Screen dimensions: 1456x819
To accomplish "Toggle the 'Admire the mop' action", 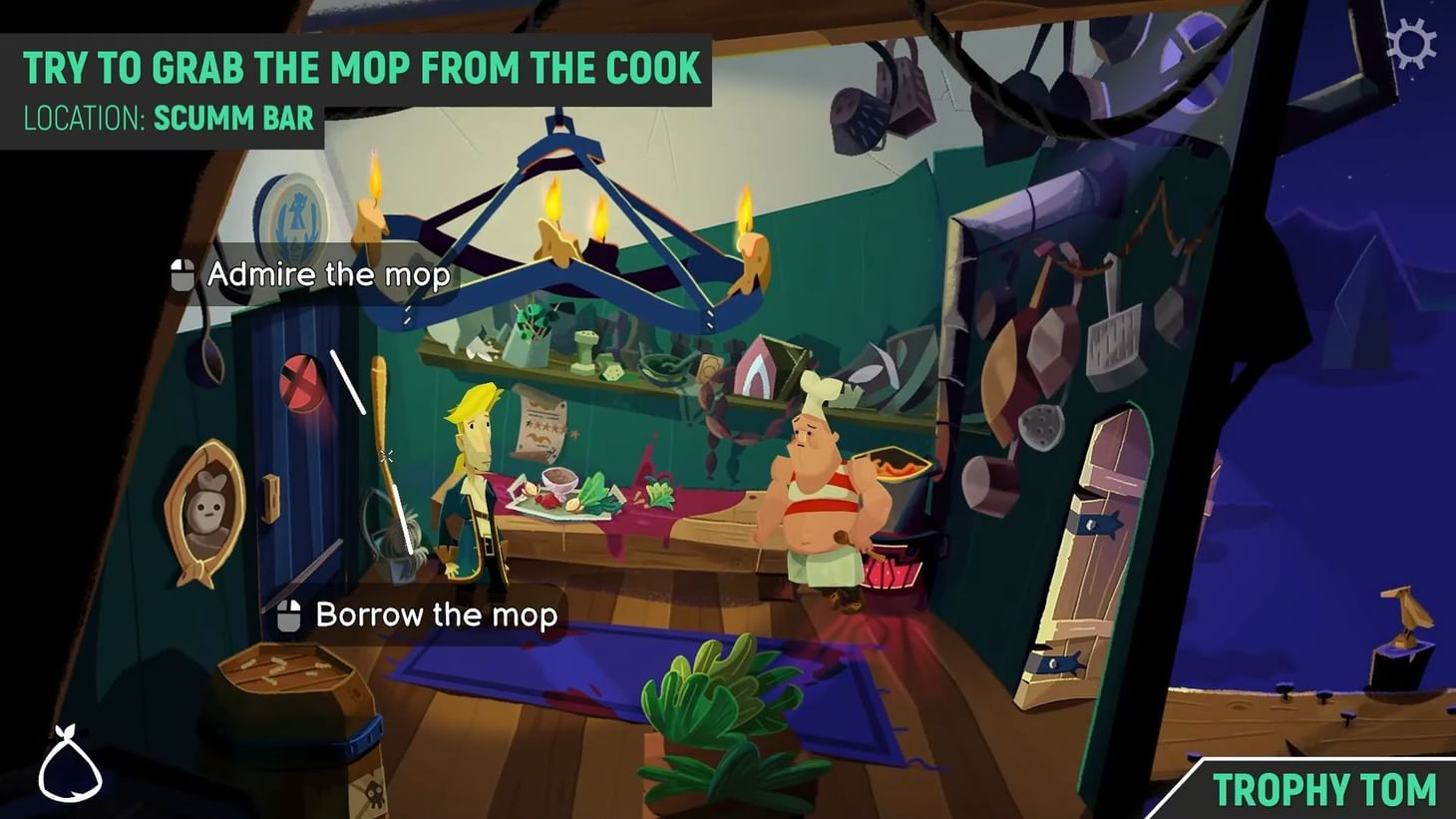I will pos(327,274).
